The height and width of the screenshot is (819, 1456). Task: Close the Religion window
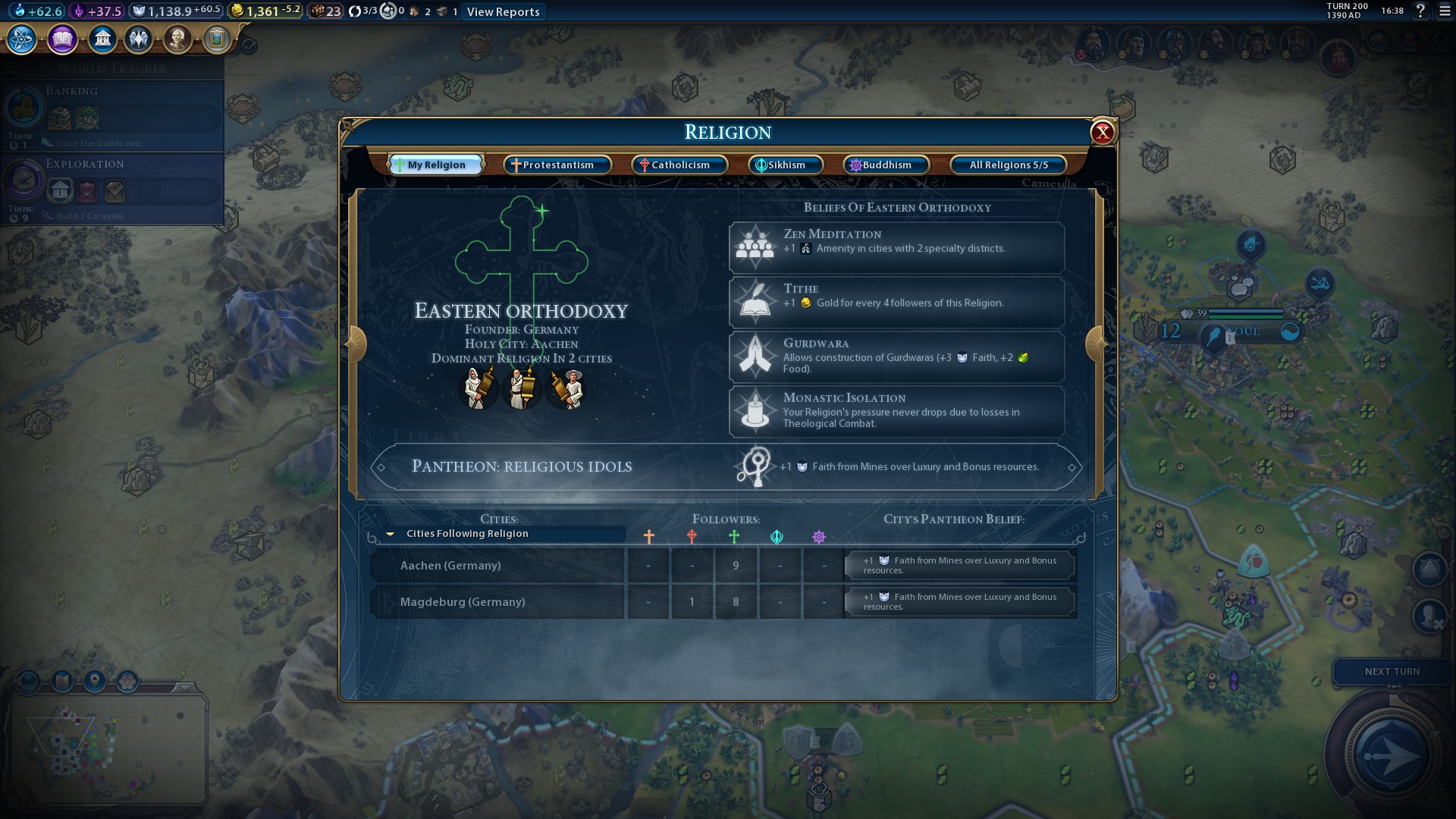tap(1102, 133)
